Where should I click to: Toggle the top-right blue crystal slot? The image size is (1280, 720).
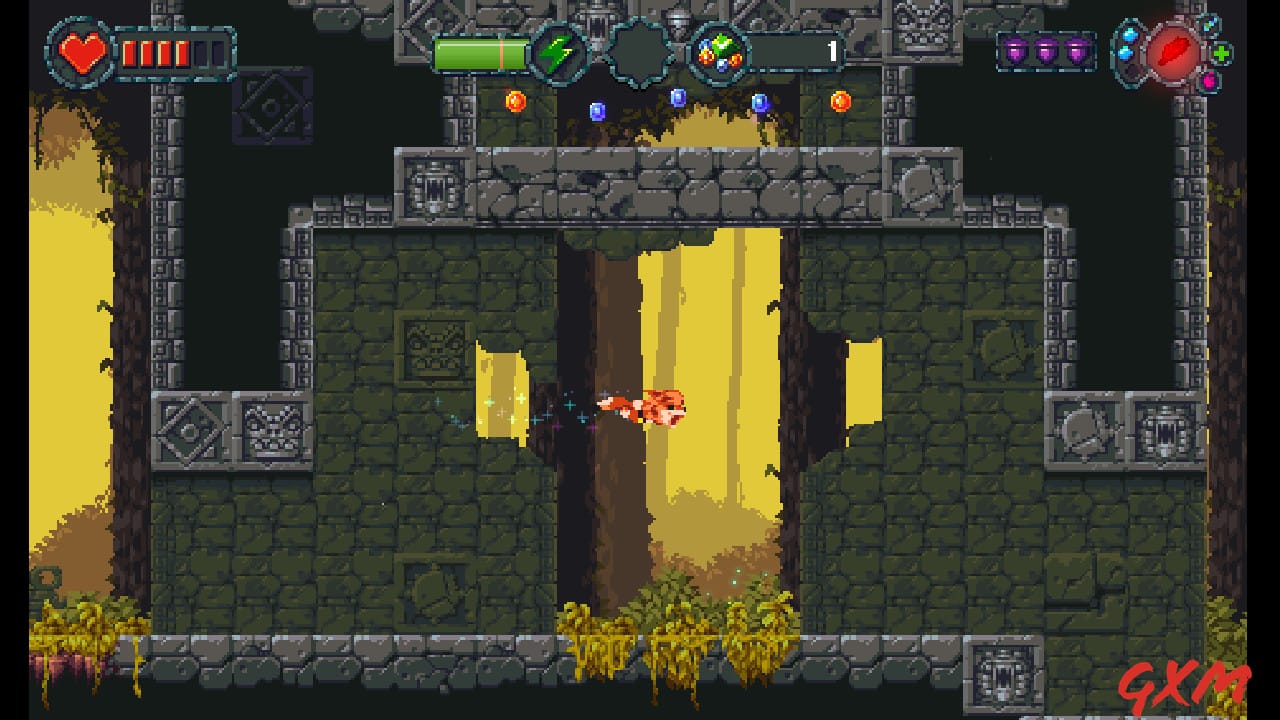(1208, 25)
